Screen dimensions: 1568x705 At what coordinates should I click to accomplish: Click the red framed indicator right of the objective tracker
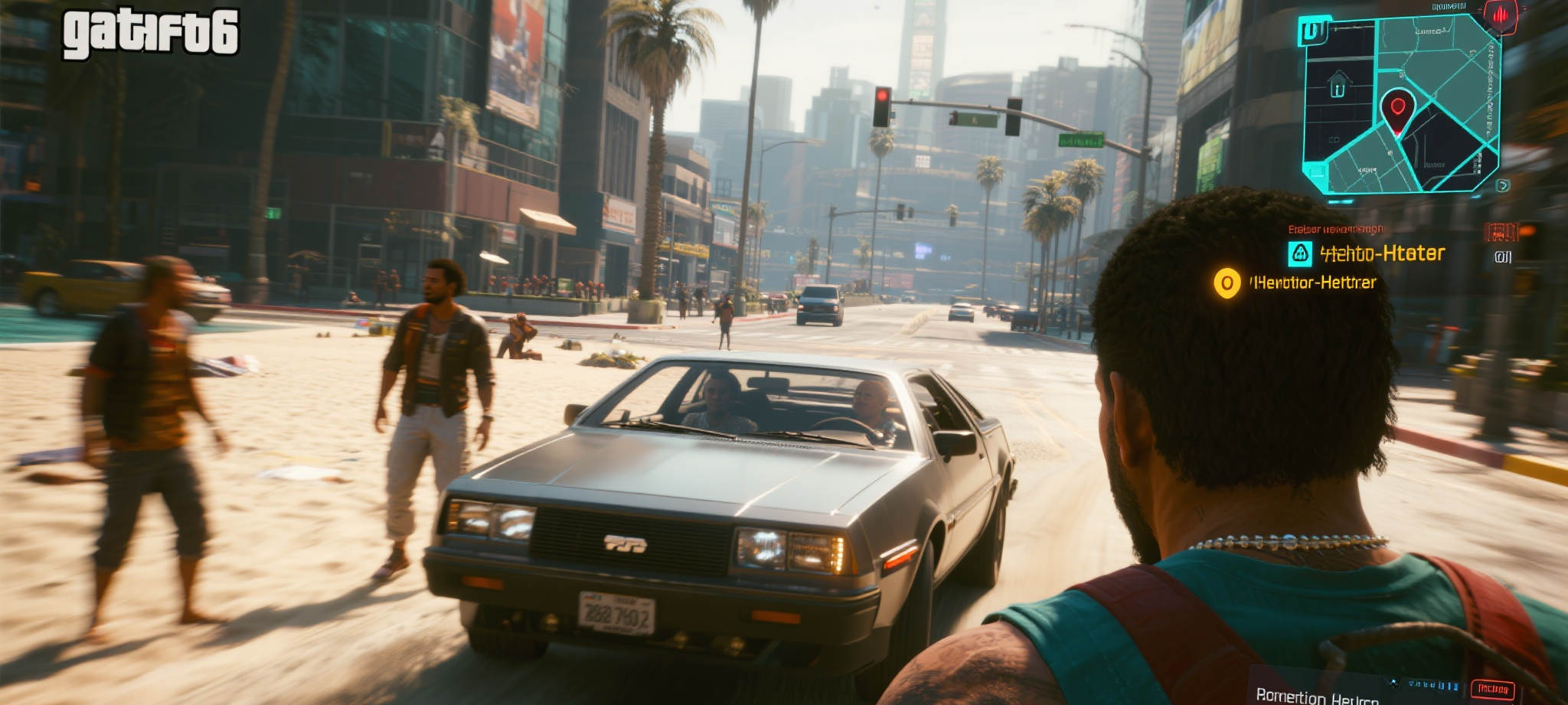1501,231
